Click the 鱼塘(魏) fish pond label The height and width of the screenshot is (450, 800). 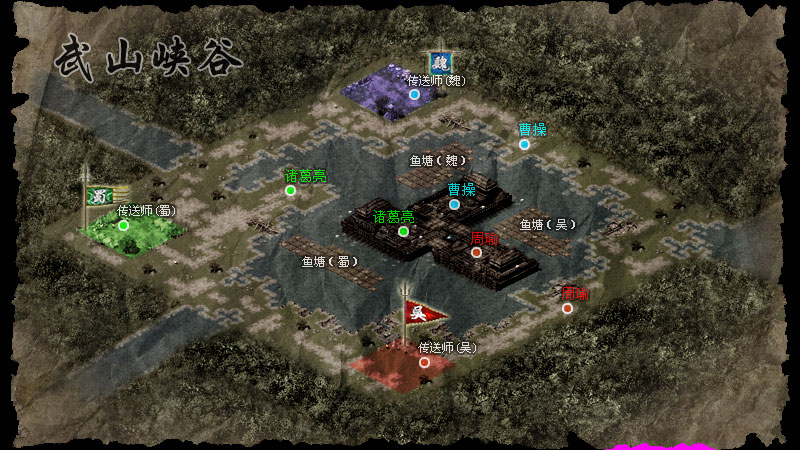[x=438, y=160]
